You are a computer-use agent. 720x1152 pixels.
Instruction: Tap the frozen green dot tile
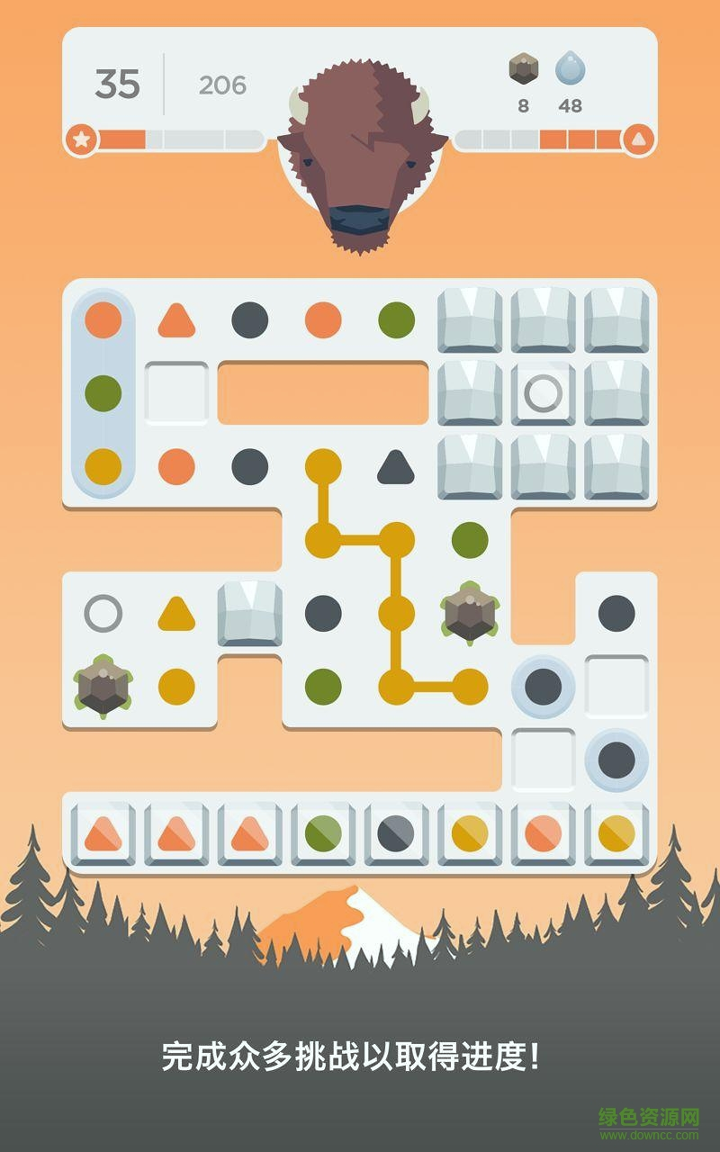point(323,833)
